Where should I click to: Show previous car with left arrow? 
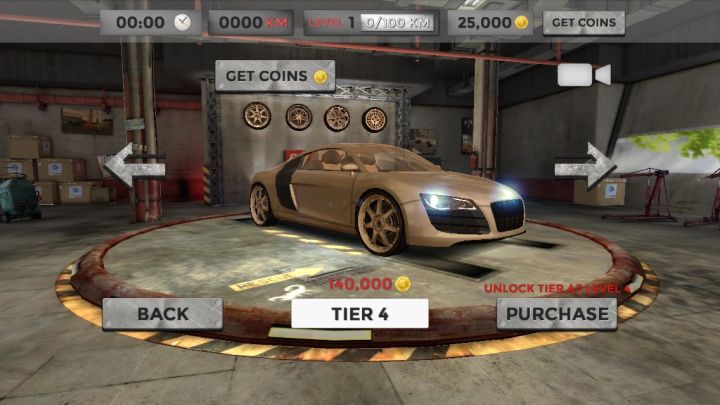133,166
